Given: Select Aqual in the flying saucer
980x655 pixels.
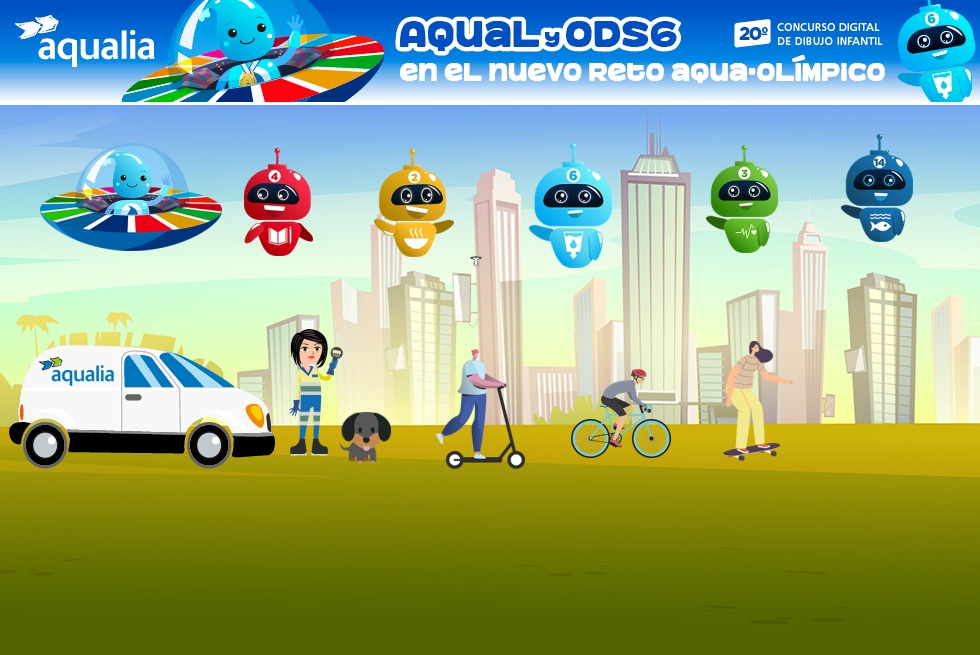Looking at the screenshot, I should (x=130, y=196).
